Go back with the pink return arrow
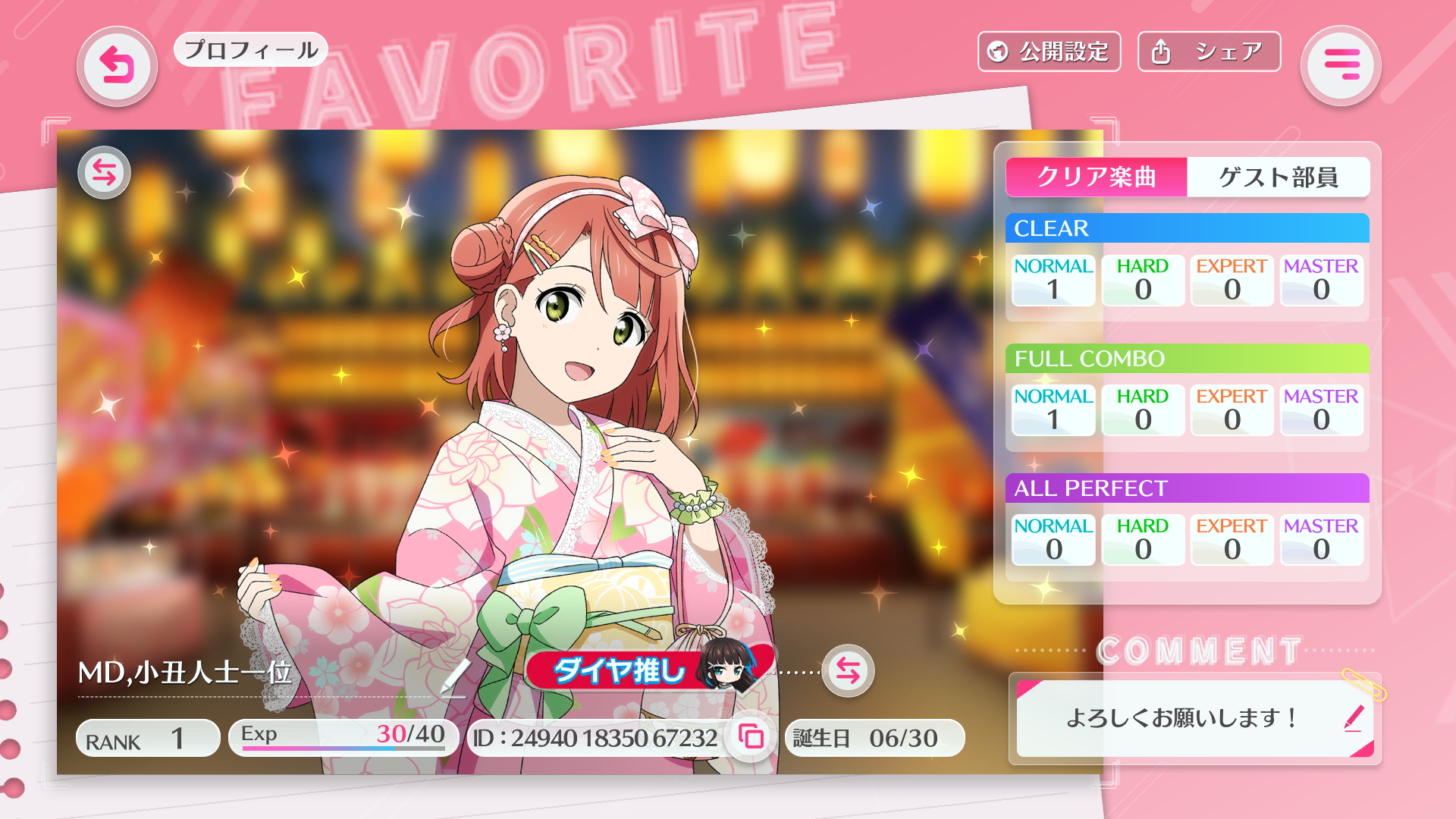The width and height of the screenshot is (1456, 819). point(117,66)
